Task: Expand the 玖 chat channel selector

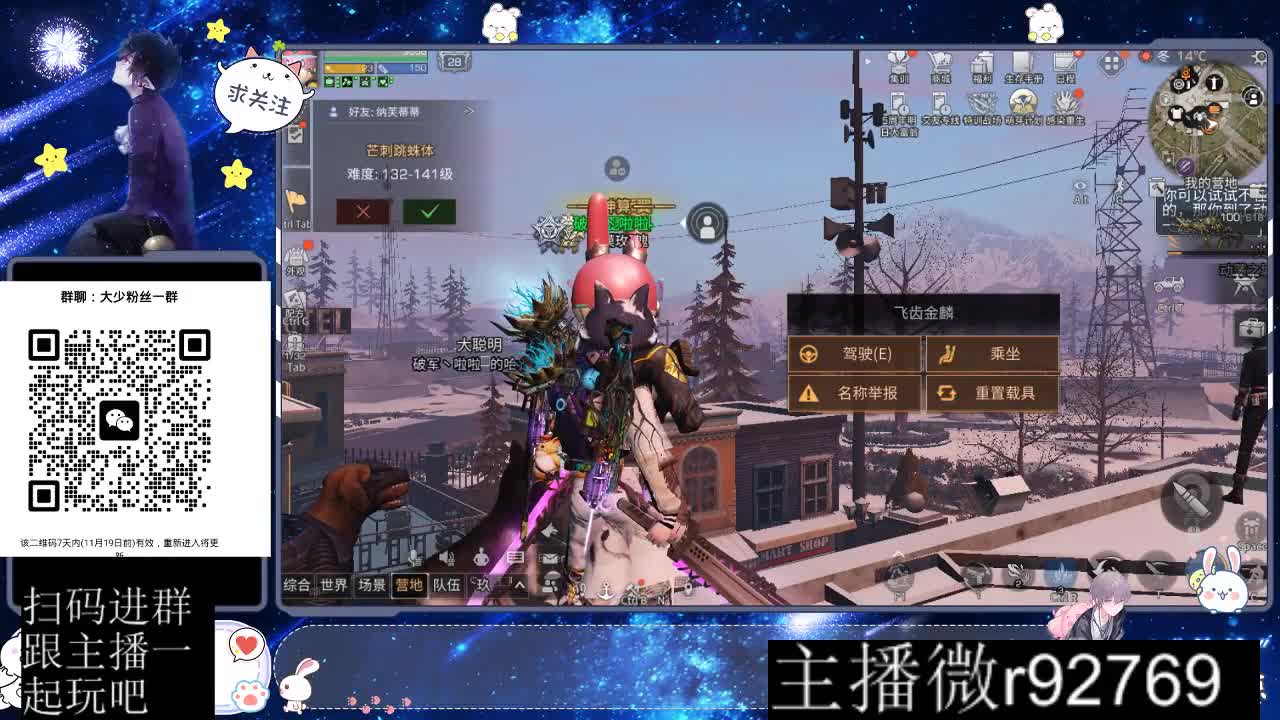Action: click(x=482, y=583)
